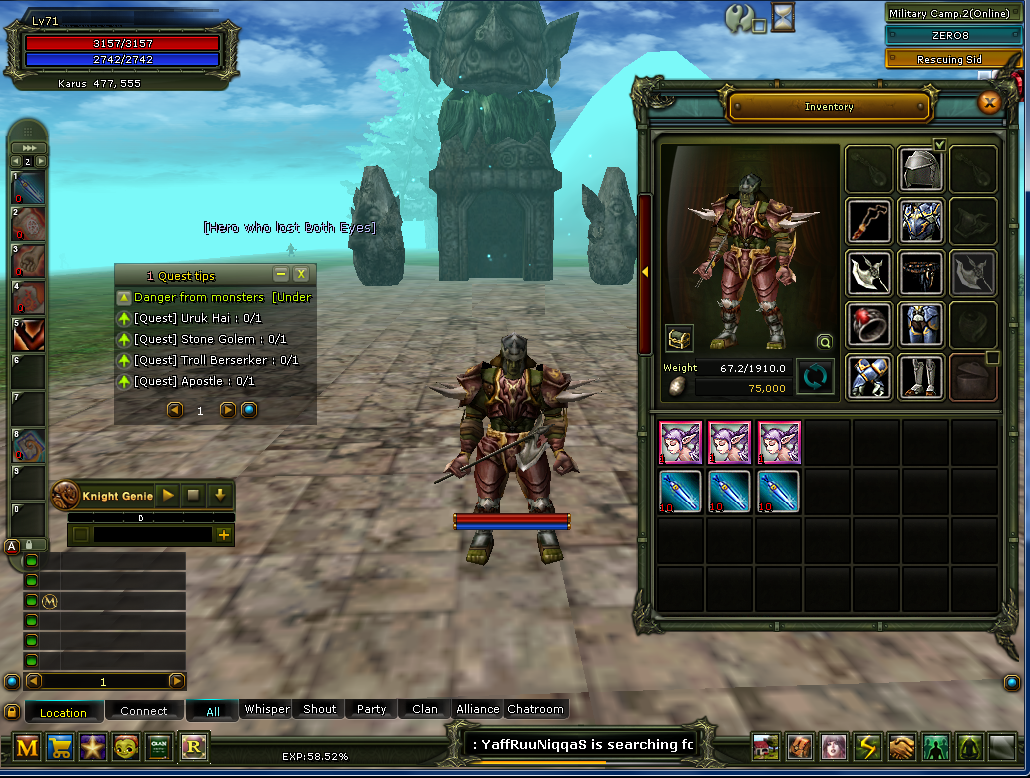
Task: Click the handshake icon in bottom toolbar
Action: coord(901,747)
